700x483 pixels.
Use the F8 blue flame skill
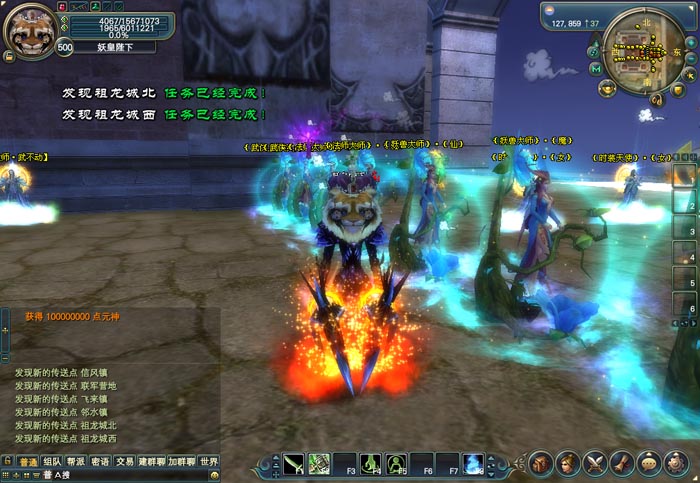(x=474, y=463)
